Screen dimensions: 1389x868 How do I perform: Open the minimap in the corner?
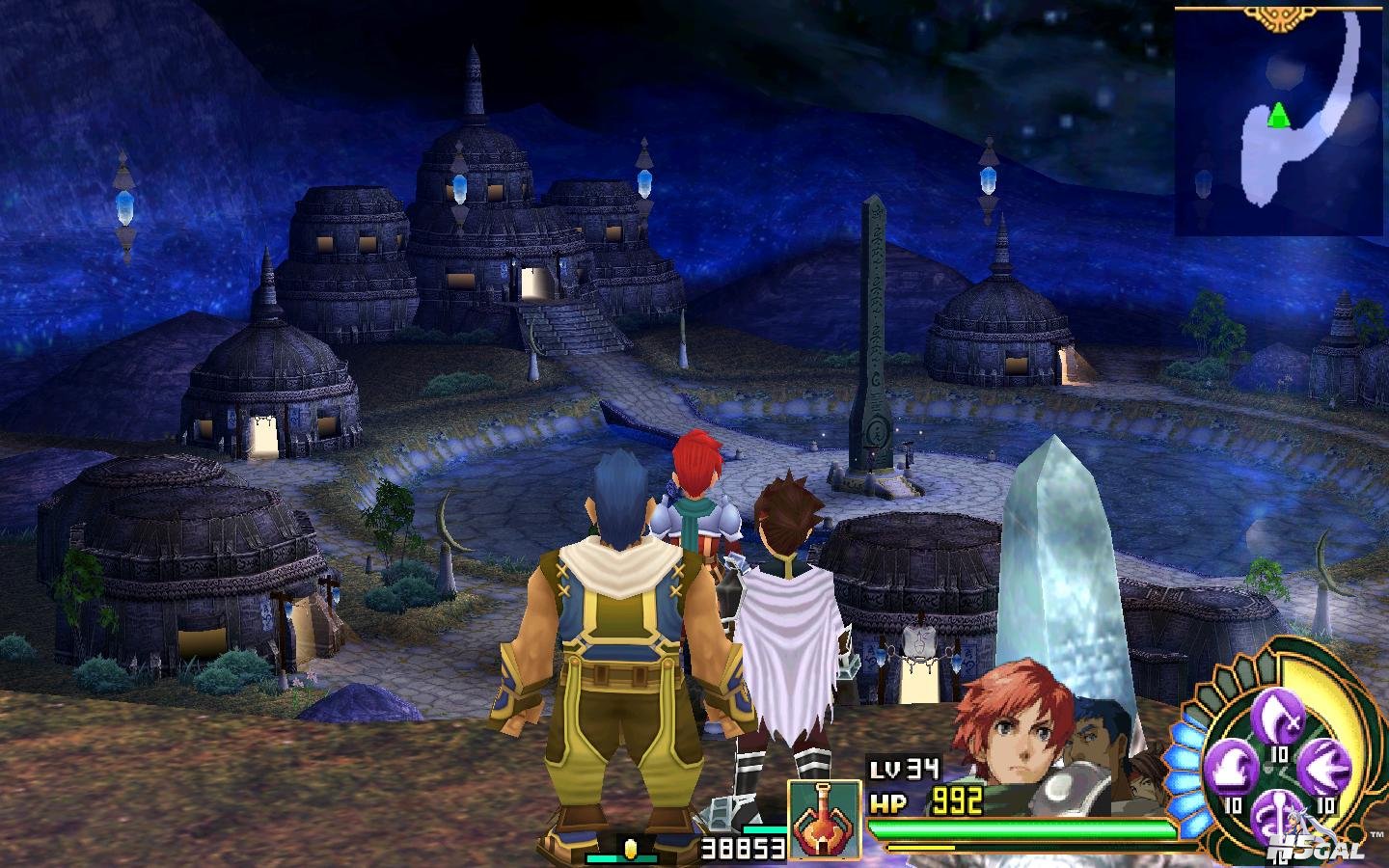pos(1279,119)
